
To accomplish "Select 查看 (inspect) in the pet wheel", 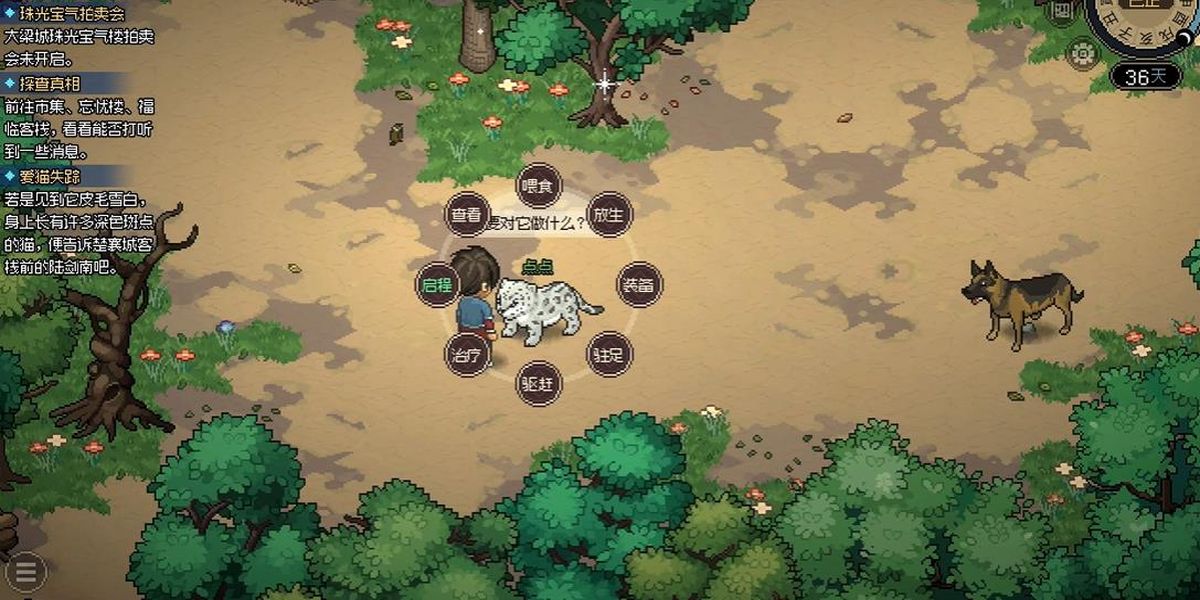I will point(466,215).
